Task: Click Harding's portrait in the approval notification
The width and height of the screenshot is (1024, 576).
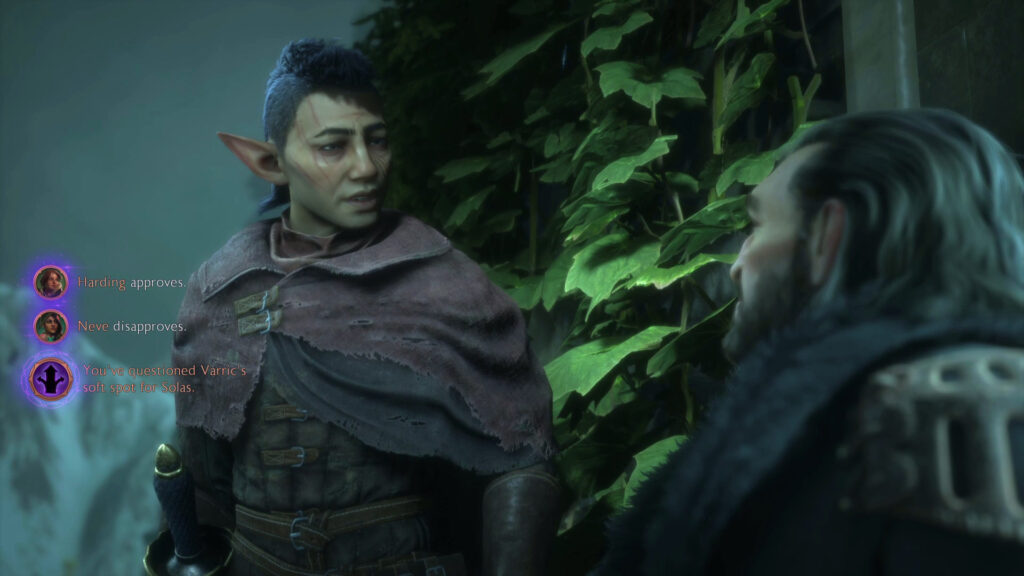Action: click(x=50, y=282)
